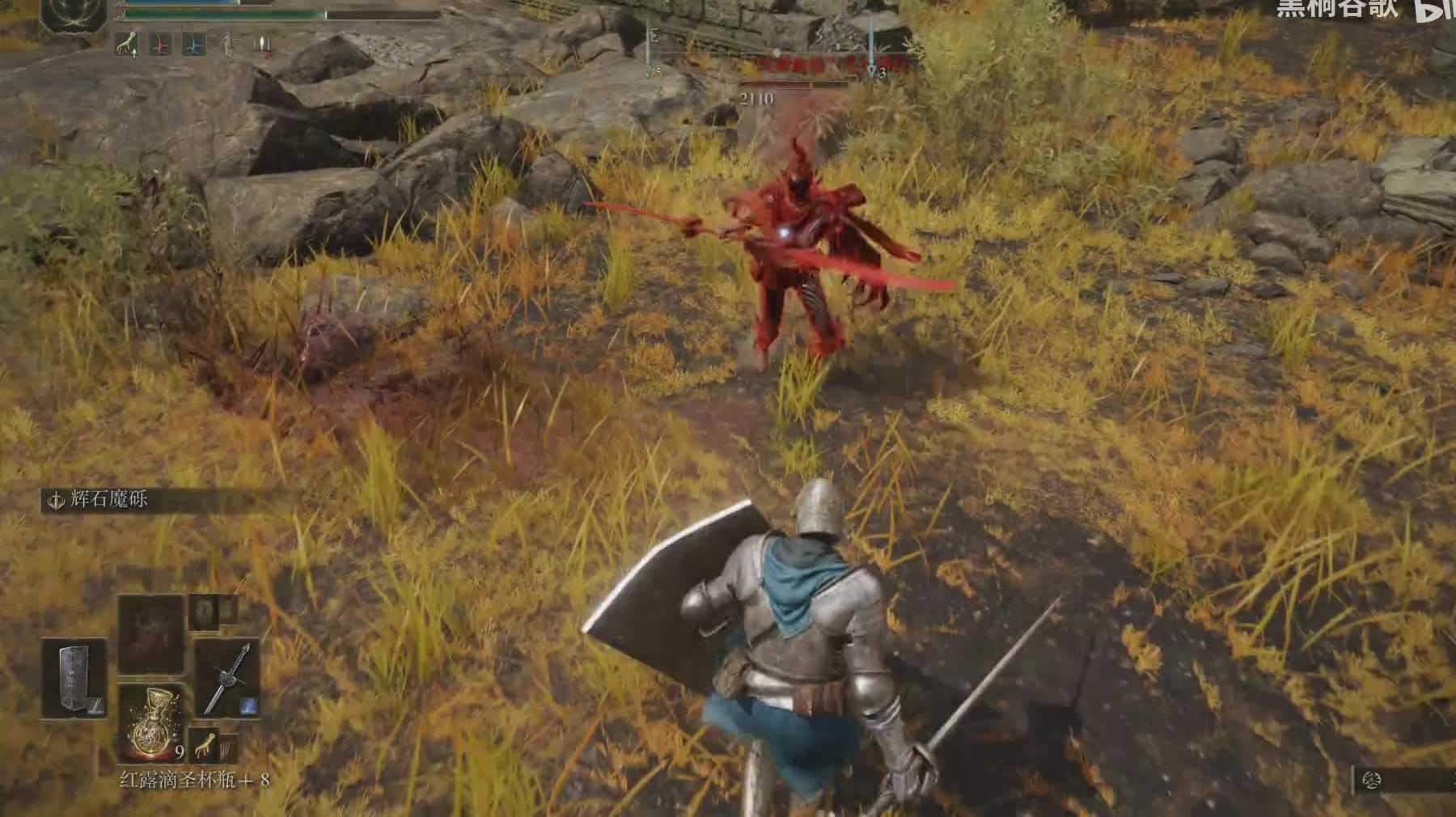The width and height of the screenshot is (1456, 817).
Task: Click the bilibili logo watermark
Action: 1437,10
